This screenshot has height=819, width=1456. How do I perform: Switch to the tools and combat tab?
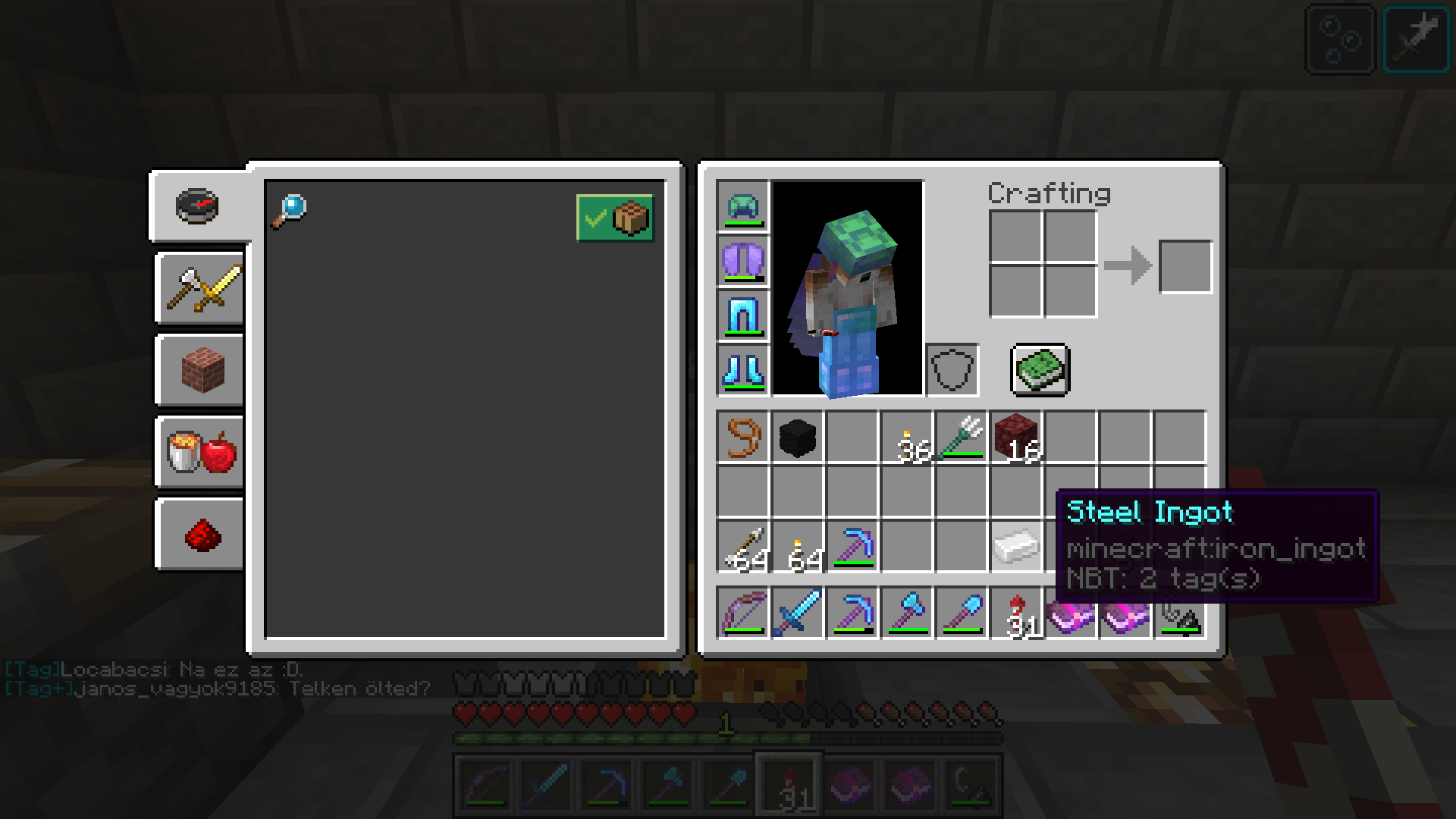pyautogui.click(x=199, y=288)
